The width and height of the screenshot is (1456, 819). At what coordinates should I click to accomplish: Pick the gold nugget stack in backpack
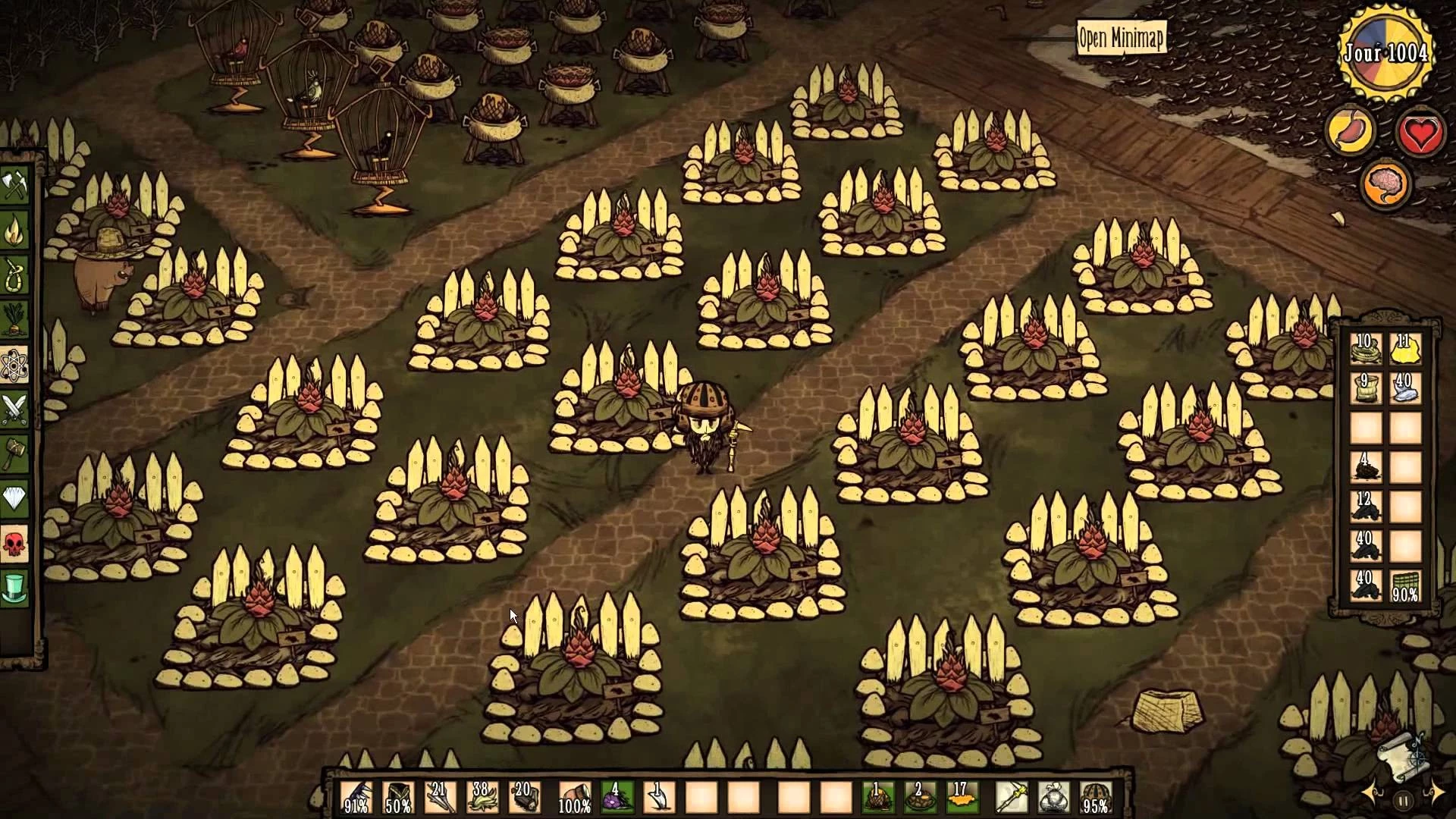1404,349
